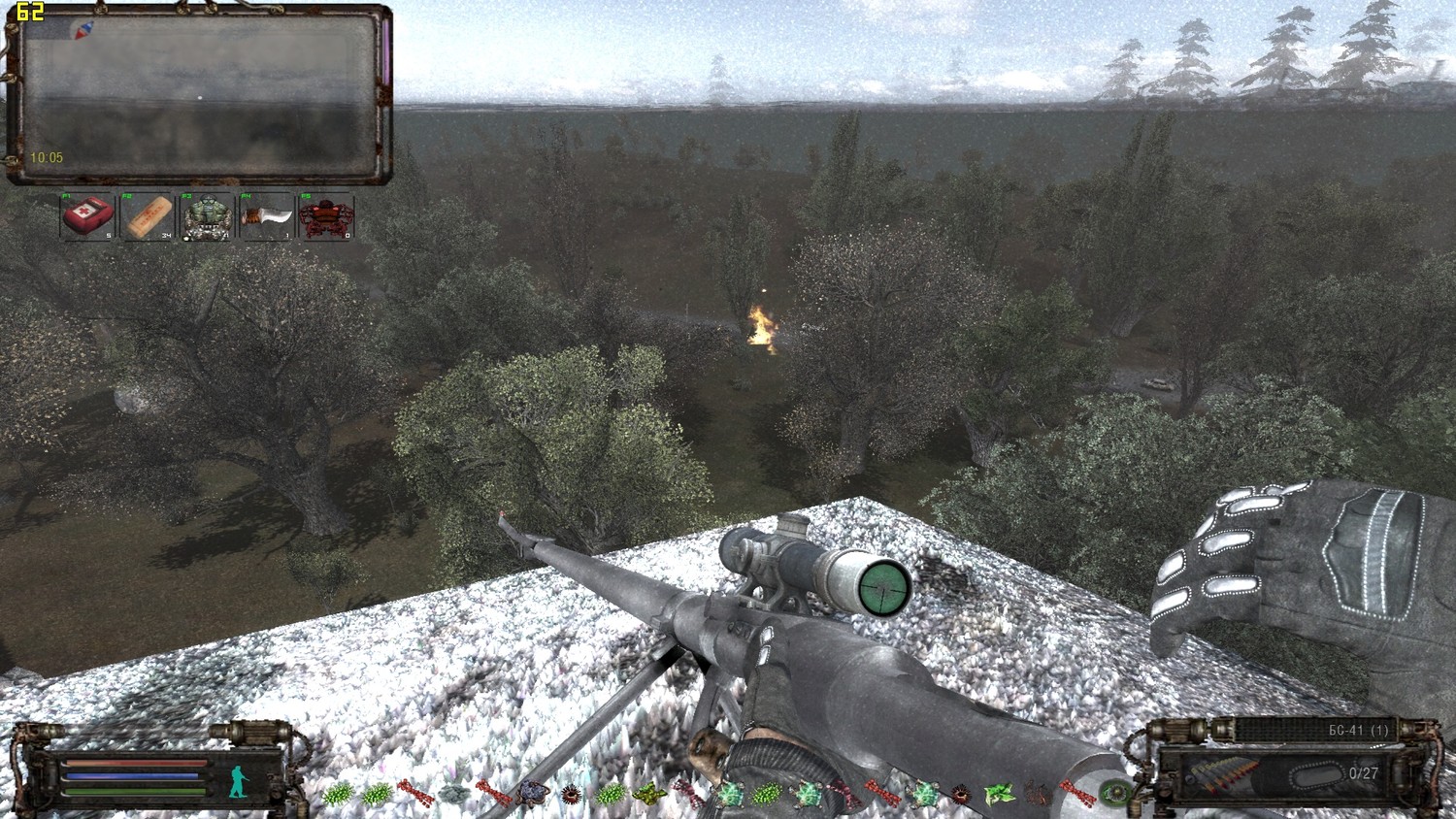The image size is (1456, 819).
Task: Select the dark blue rock artifact
Action: coord(531,795)
